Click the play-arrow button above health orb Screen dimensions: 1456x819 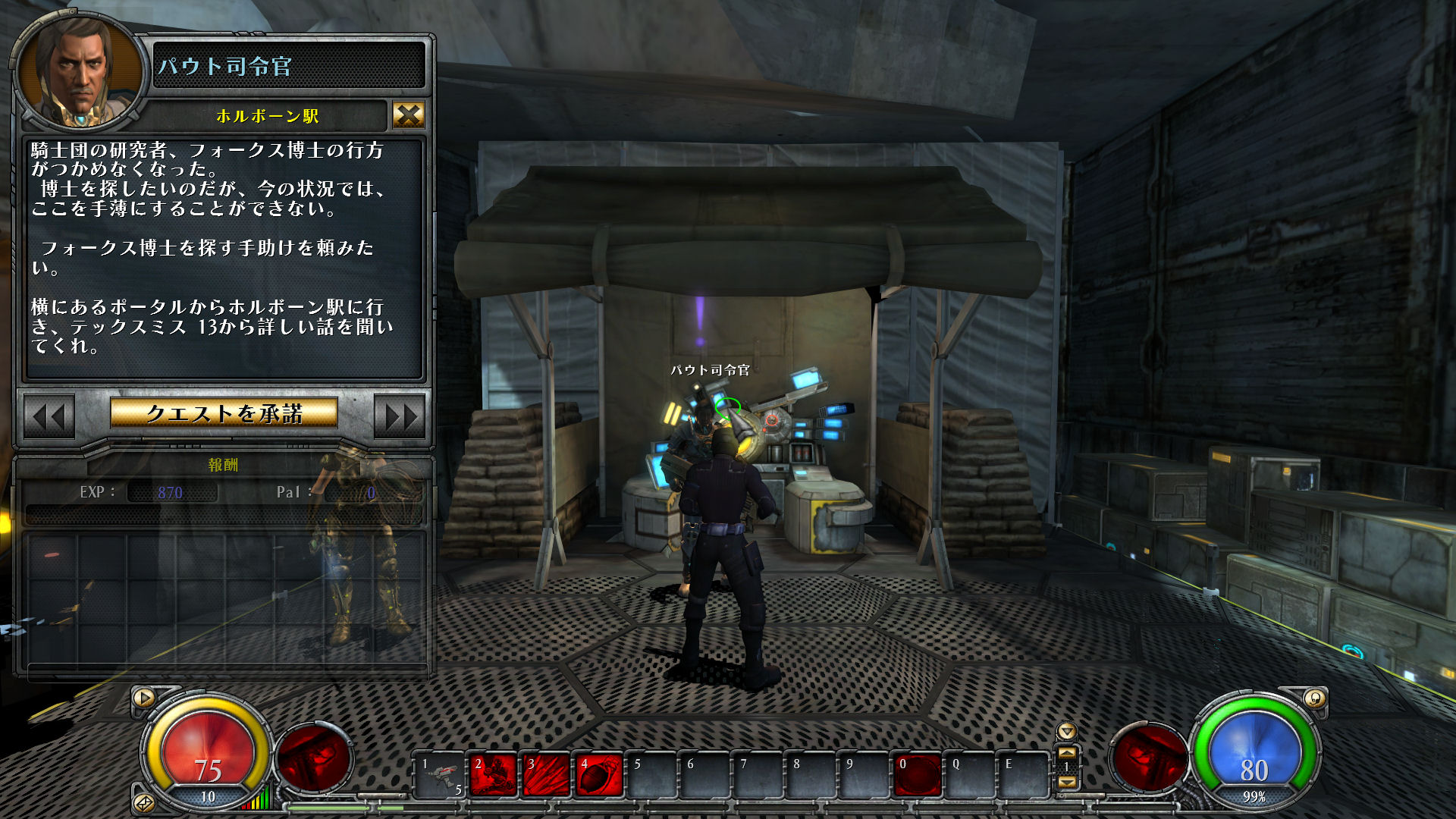click(144, 698)
